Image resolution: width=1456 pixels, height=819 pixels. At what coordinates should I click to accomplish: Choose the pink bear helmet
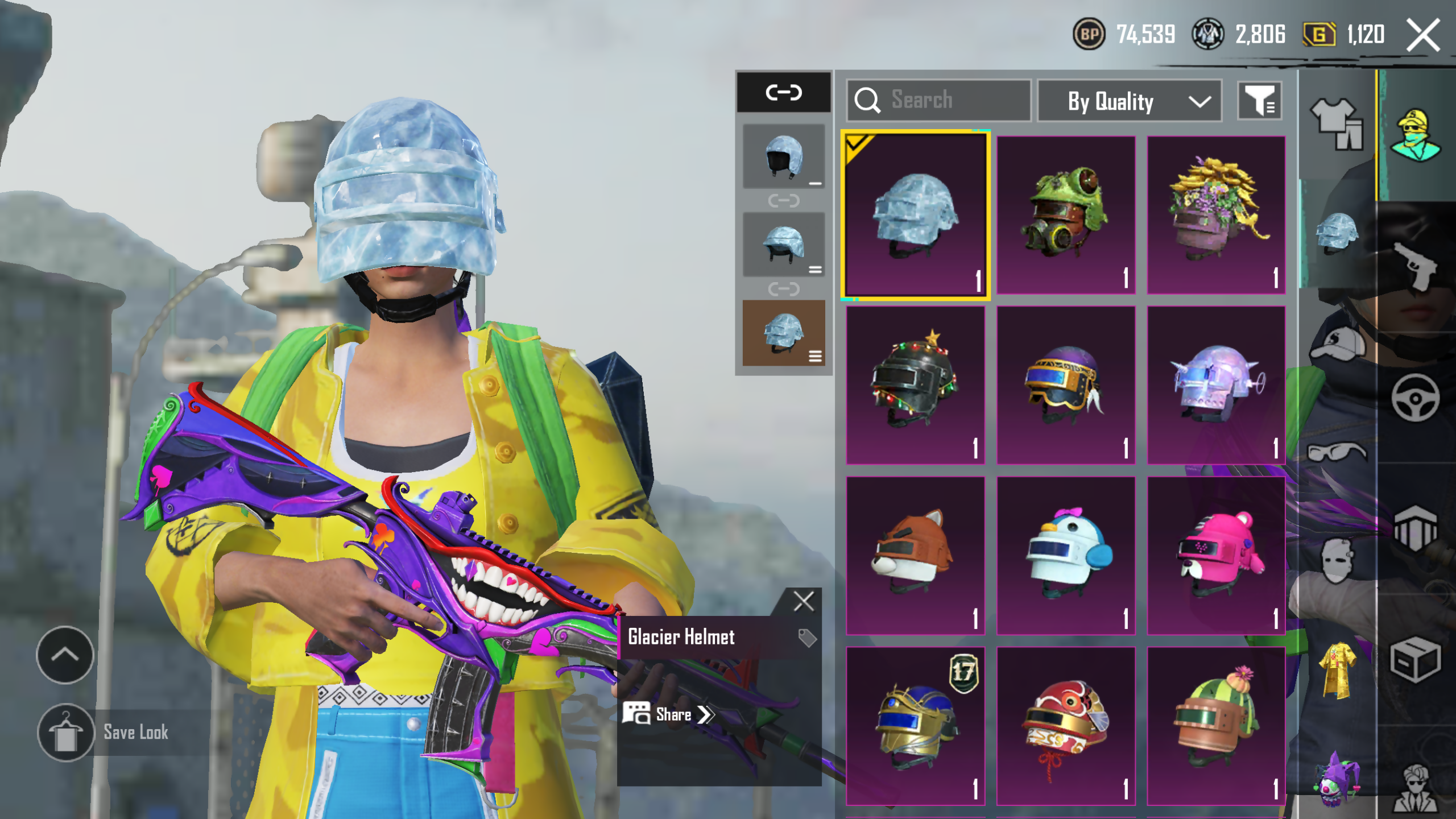[x=1216, y=555]
